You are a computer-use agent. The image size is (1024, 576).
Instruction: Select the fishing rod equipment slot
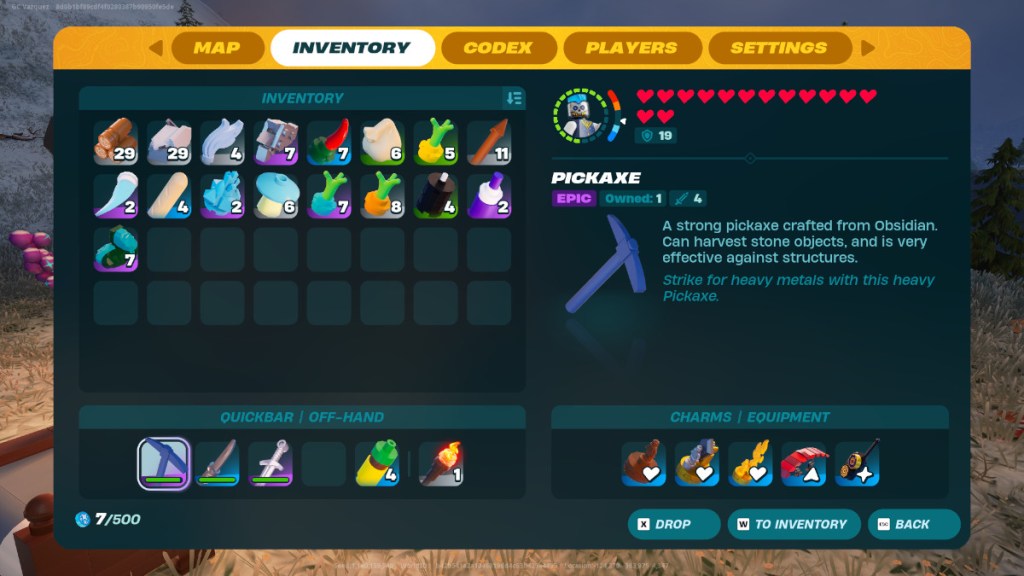tap(857, 463)
